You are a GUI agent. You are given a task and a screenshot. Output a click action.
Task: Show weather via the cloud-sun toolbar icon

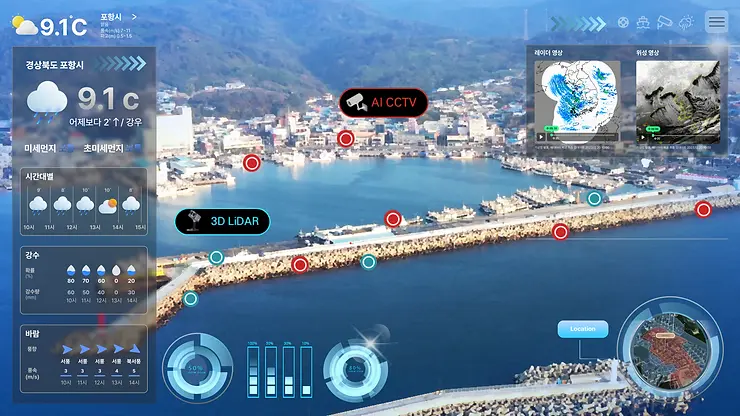686,22
